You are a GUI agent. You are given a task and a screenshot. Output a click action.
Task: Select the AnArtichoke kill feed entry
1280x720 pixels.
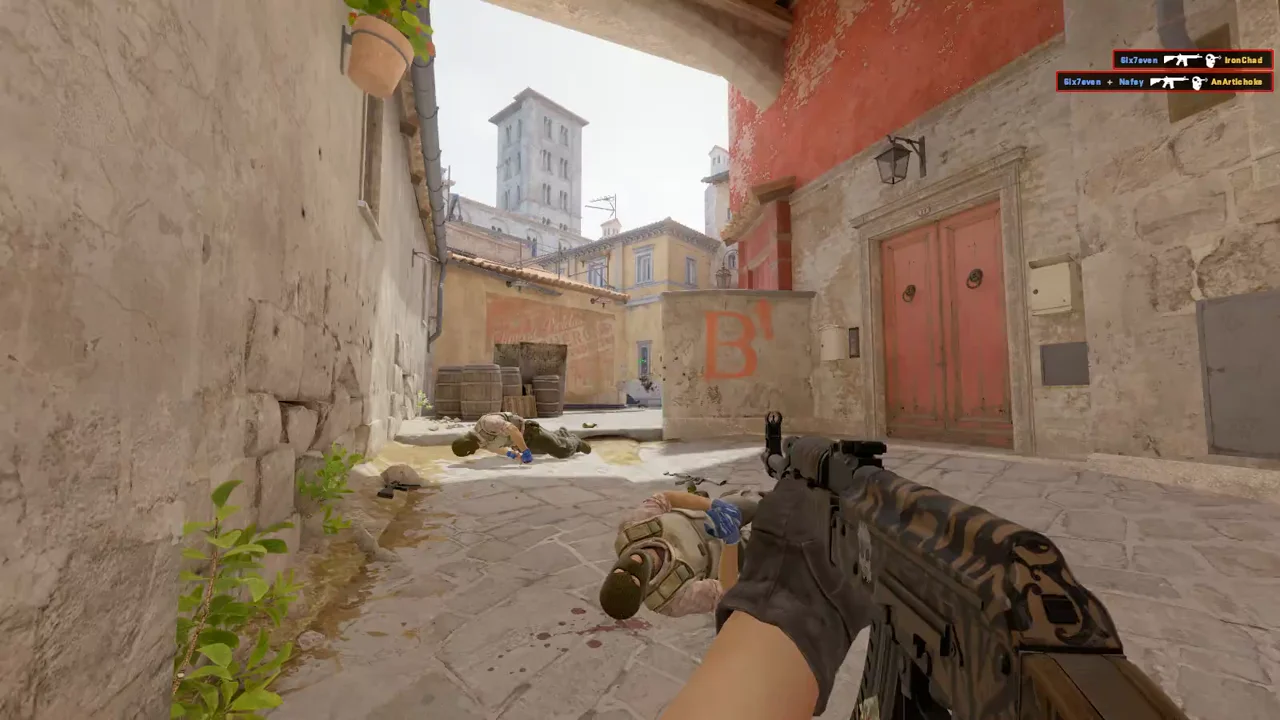pos(1164,82)
